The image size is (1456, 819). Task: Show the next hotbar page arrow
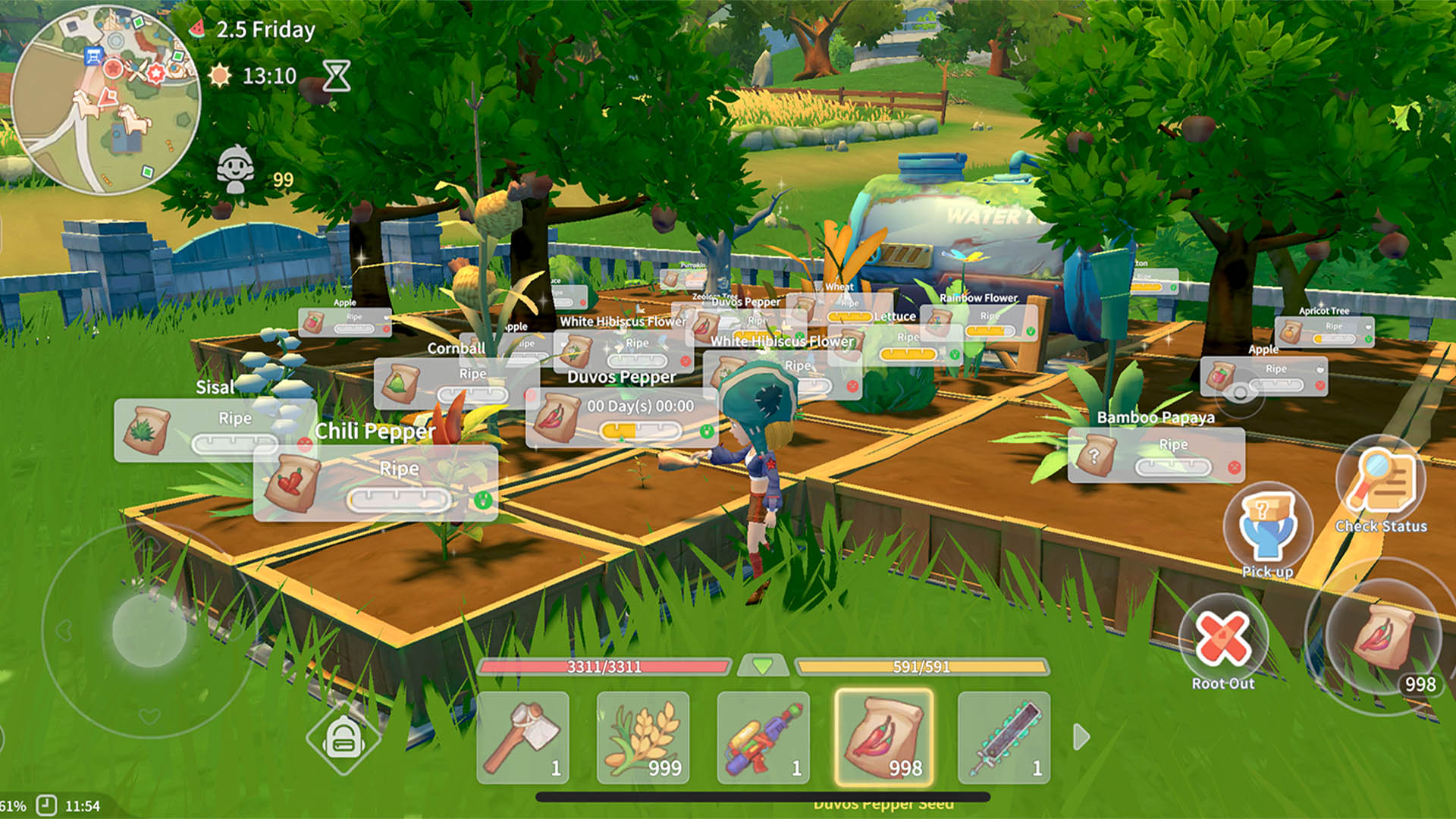pyautogui.click(x=1081, y=736)
